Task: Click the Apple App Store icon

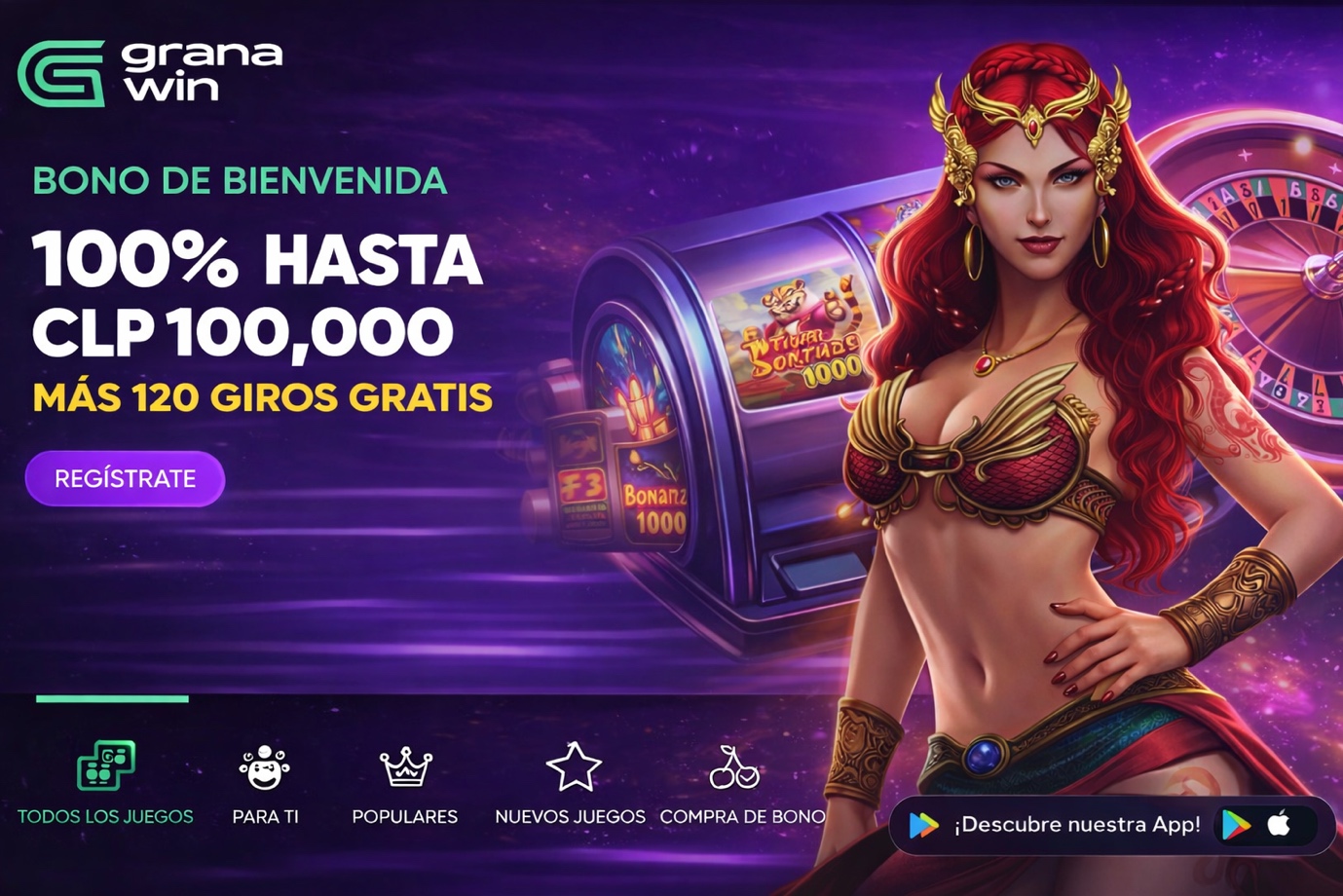Action: tap(1280, 825)
